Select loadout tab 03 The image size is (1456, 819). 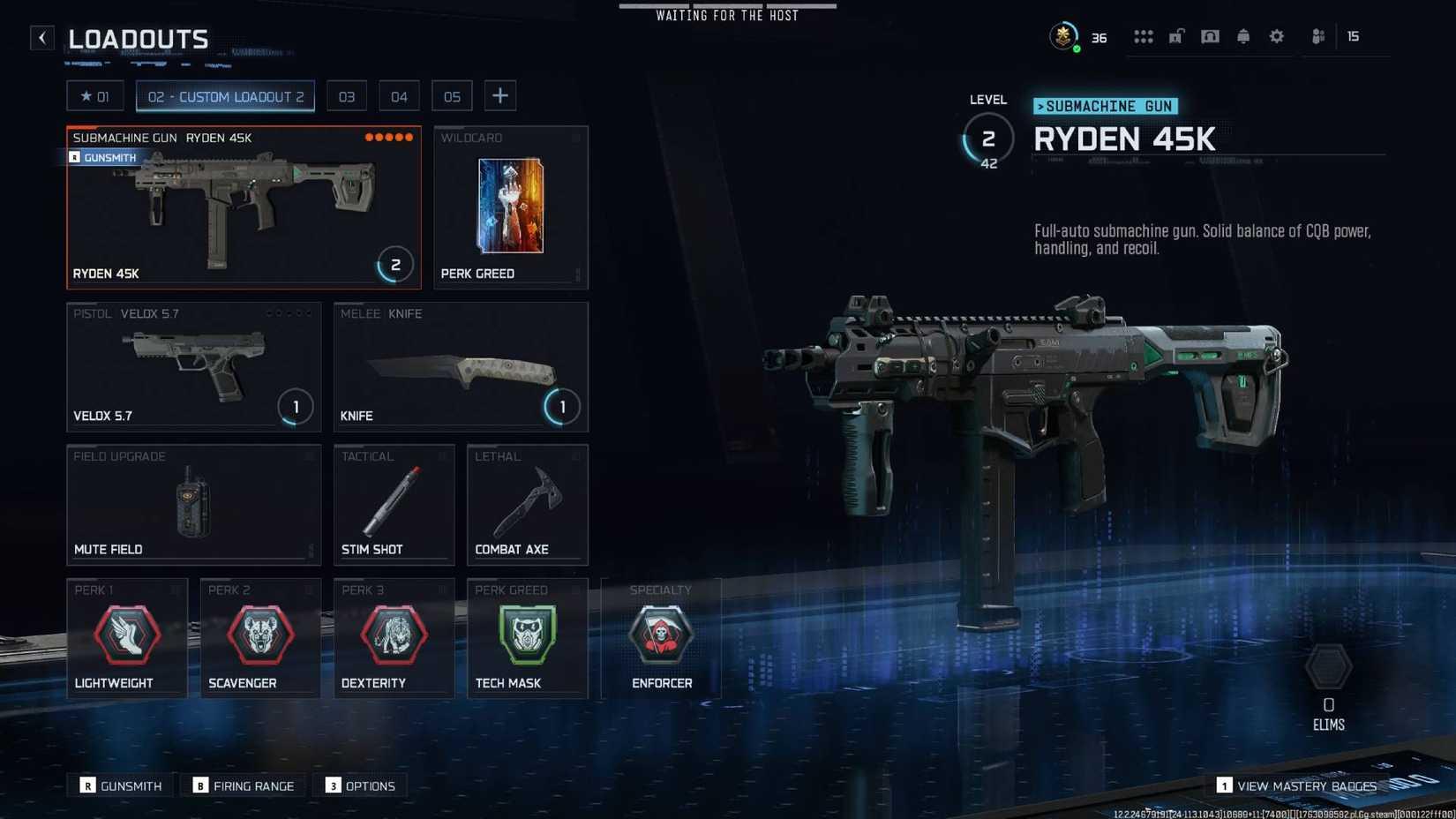(x=346, y=95)
